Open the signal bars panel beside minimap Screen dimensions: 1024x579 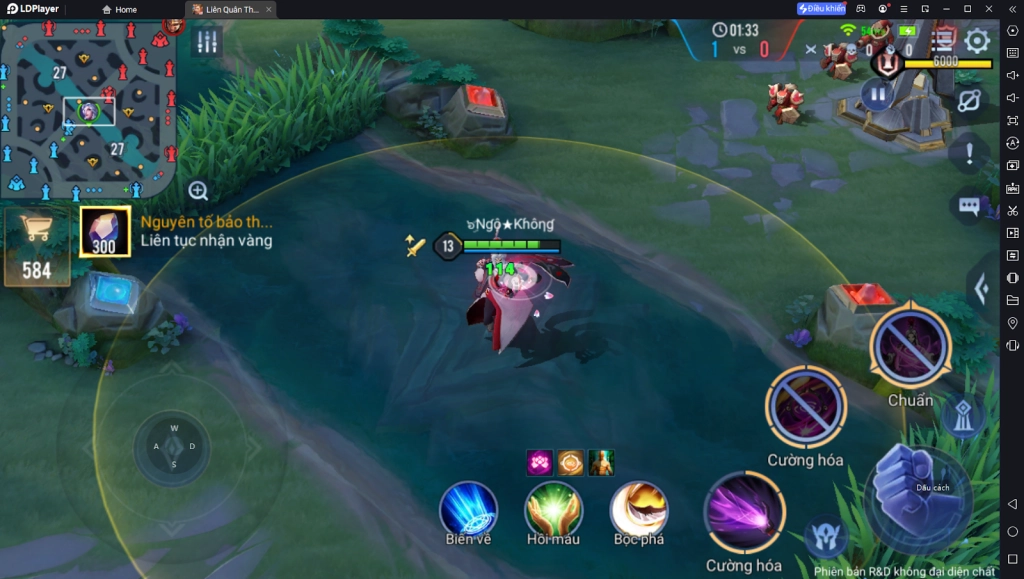(207, 42)
